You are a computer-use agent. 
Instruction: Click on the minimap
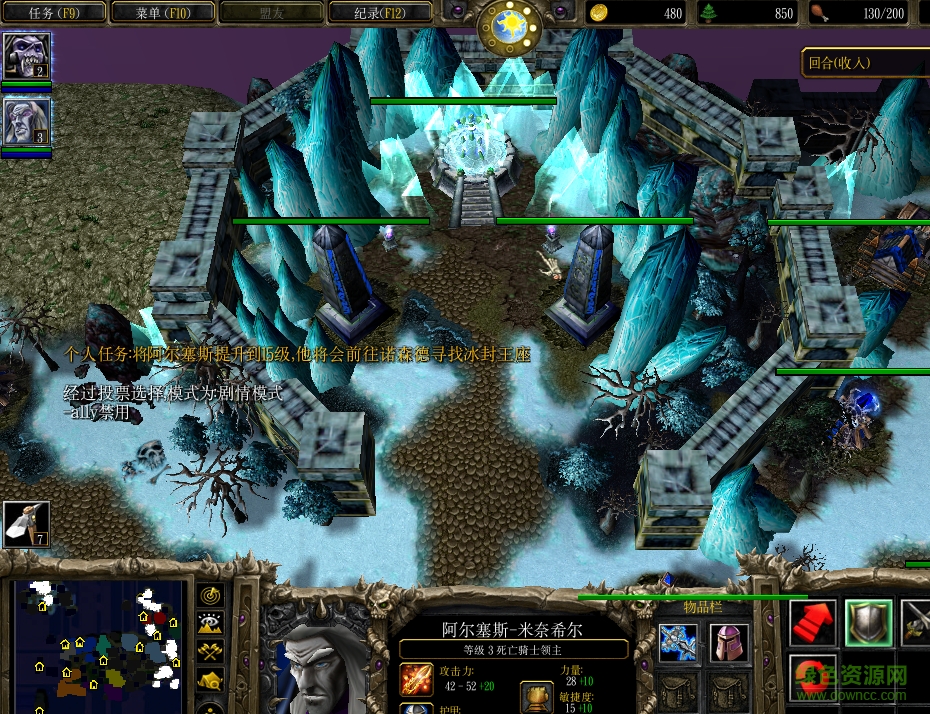tap(98, 640)
